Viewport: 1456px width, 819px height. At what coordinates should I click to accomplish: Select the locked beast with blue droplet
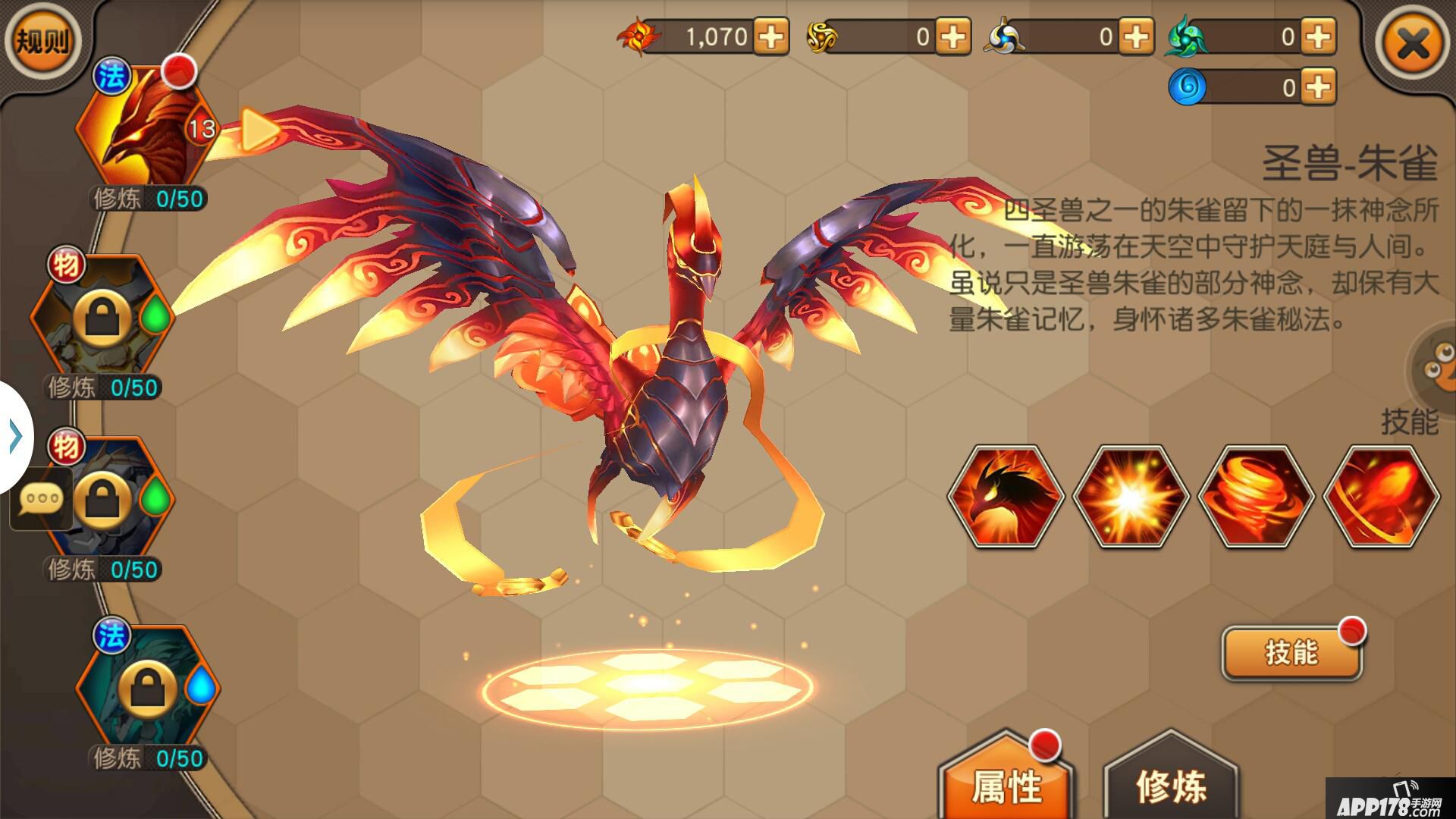tap(148, 688)
